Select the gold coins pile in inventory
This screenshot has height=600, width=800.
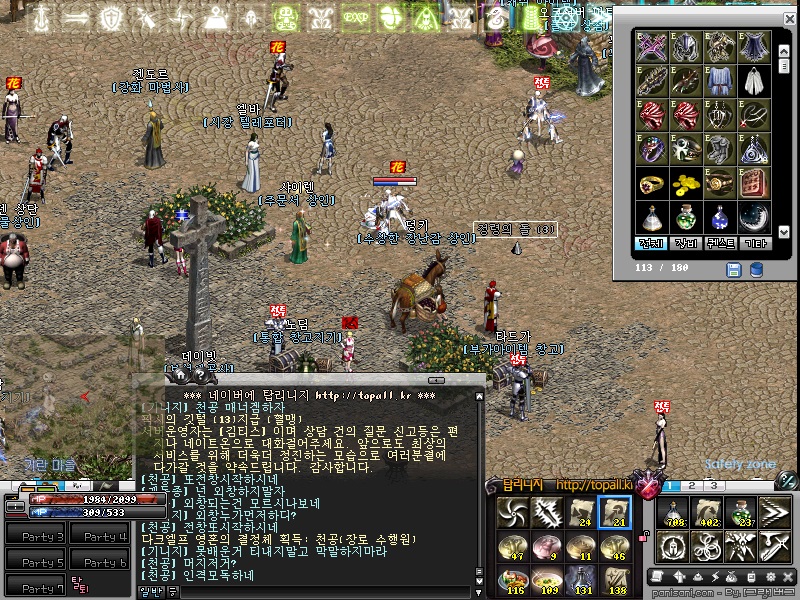(x=687, y=184)
